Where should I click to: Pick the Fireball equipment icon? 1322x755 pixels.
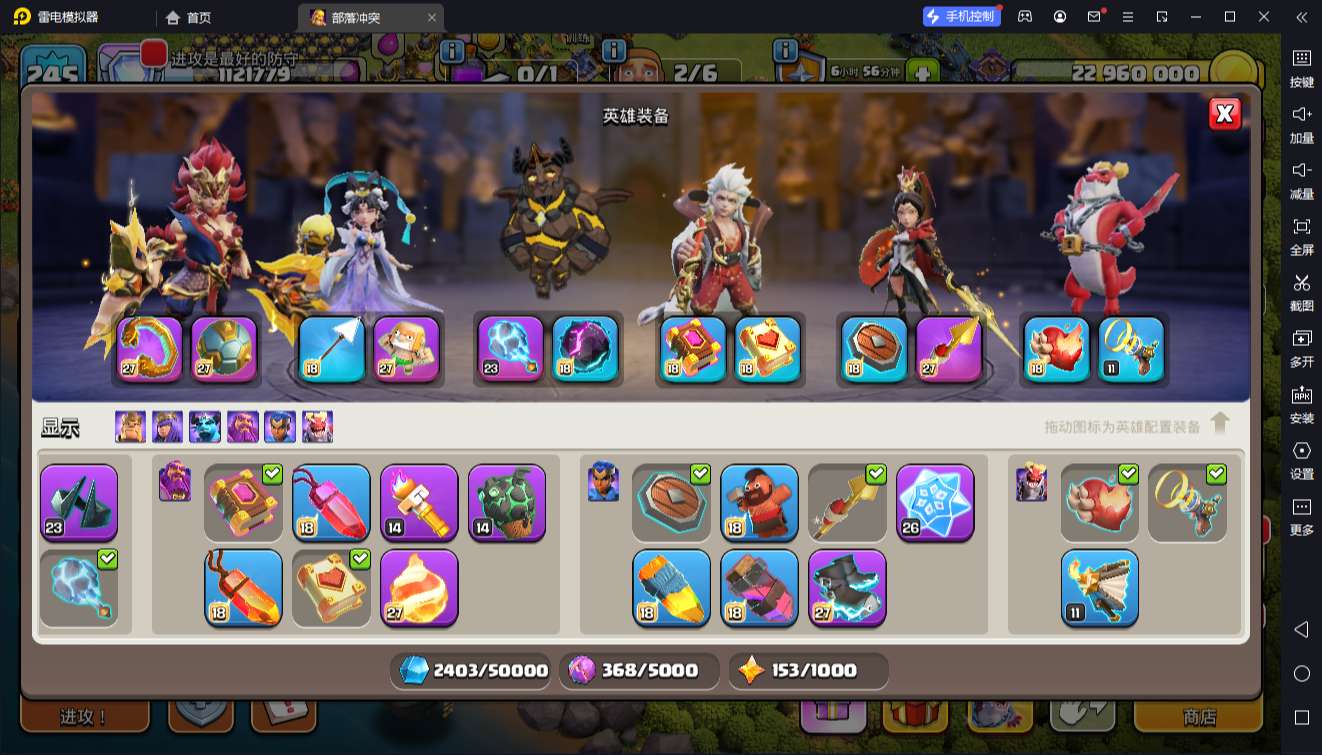[x=419, y=587]
